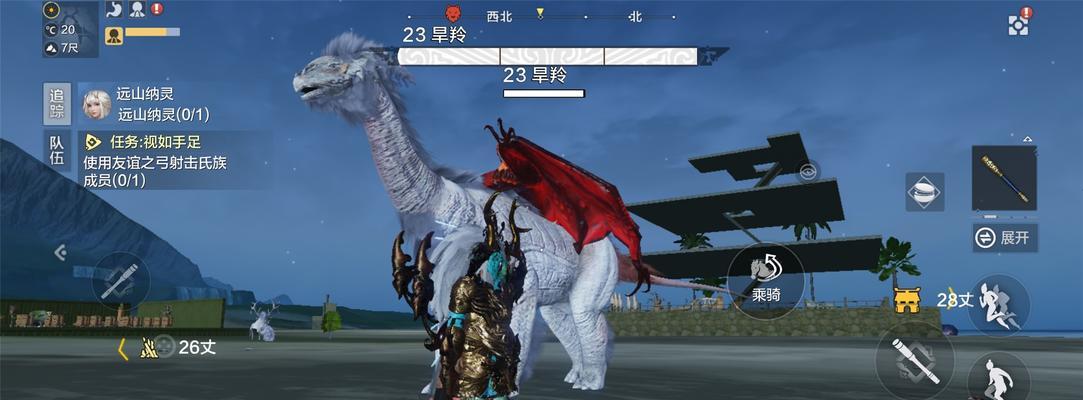This screenshot has width=1083, height=400.
Task: Mount the creature with the 乘骑 button
Action: pyautogui.click(x=766, y=281)
